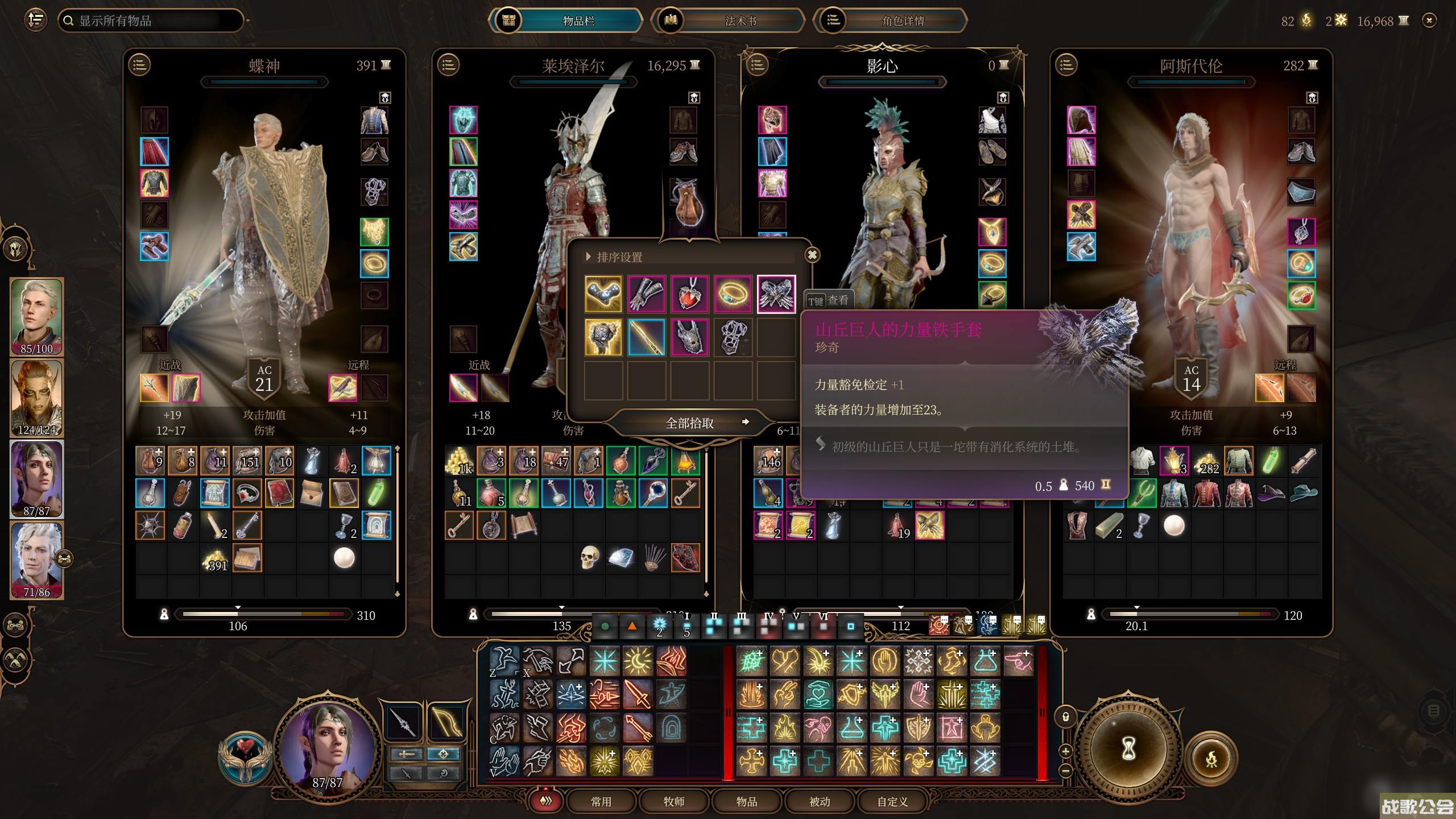1456x819 pixels.
Task: Click the hourglass end turn button
Action: tap(1128, 750)
